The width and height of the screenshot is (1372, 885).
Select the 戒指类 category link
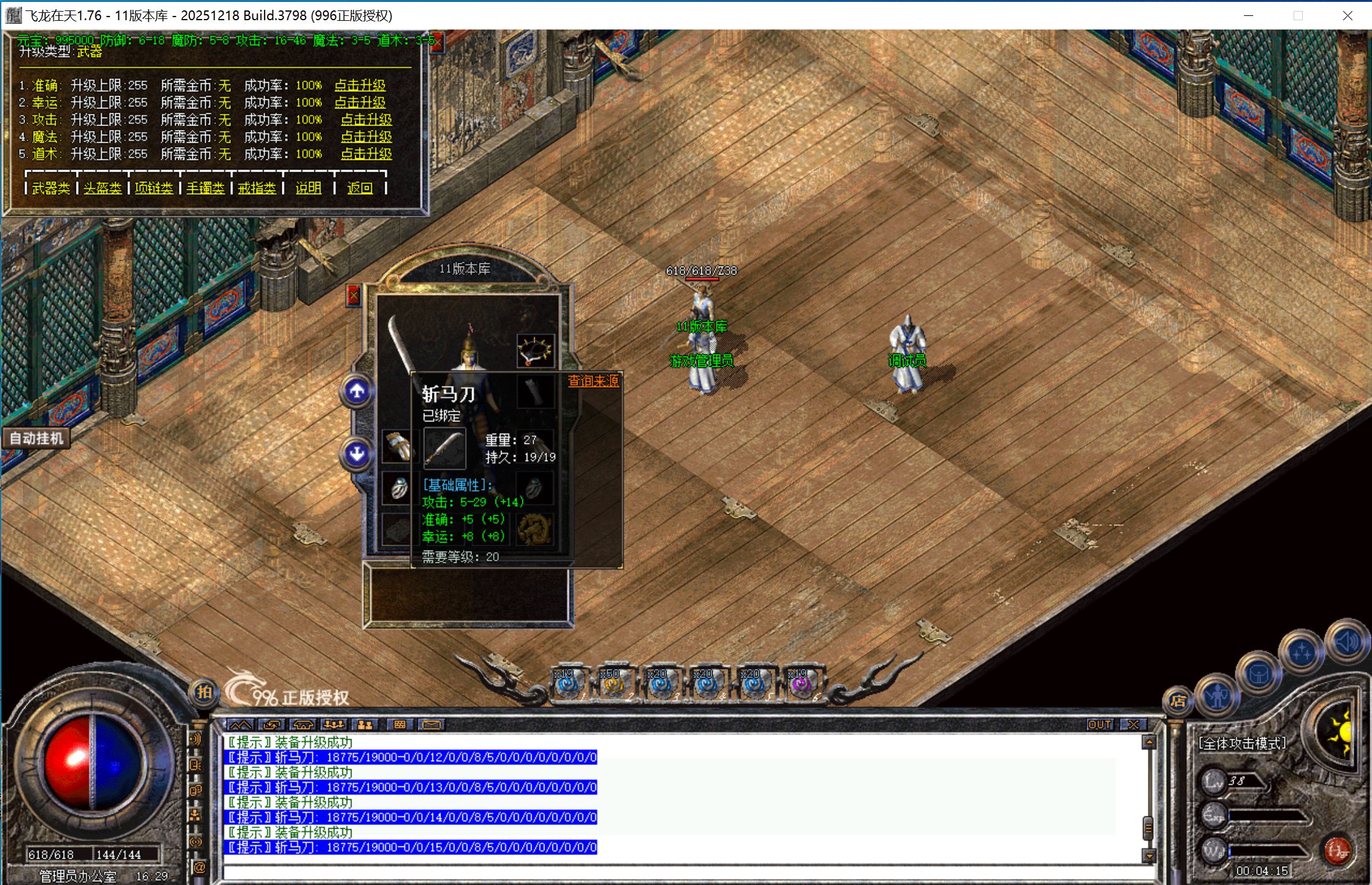point(257,188)
